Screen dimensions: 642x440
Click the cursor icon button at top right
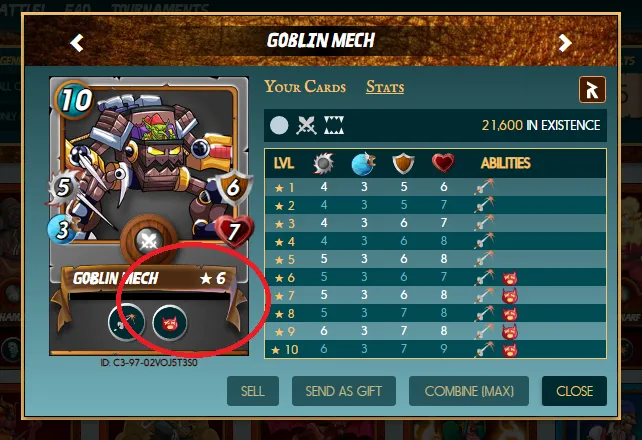[x=592, y=90]
